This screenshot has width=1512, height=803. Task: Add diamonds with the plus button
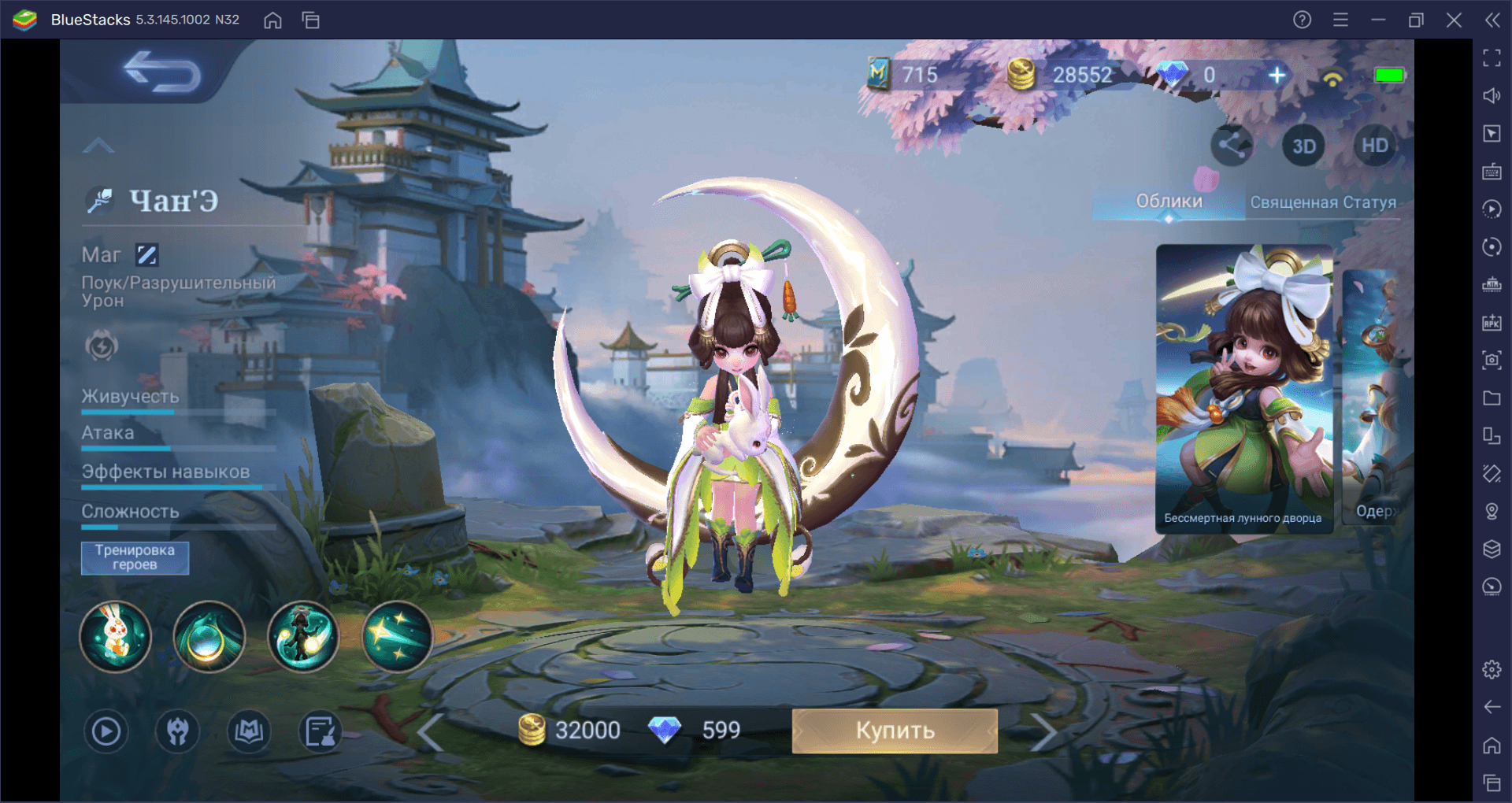1277,75
